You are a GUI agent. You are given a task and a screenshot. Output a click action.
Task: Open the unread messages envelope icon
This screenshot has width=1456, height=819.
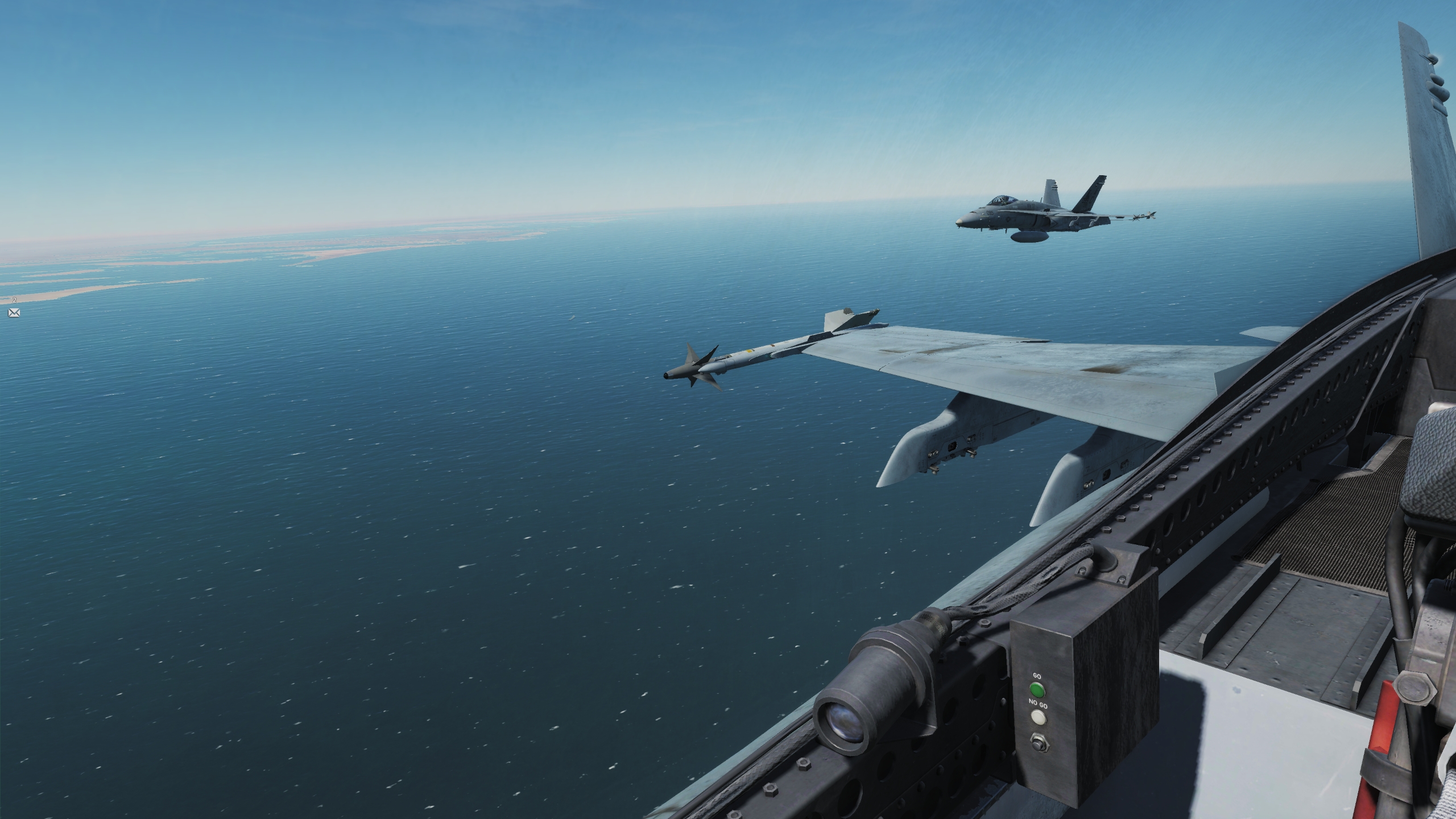click(14, 312)
